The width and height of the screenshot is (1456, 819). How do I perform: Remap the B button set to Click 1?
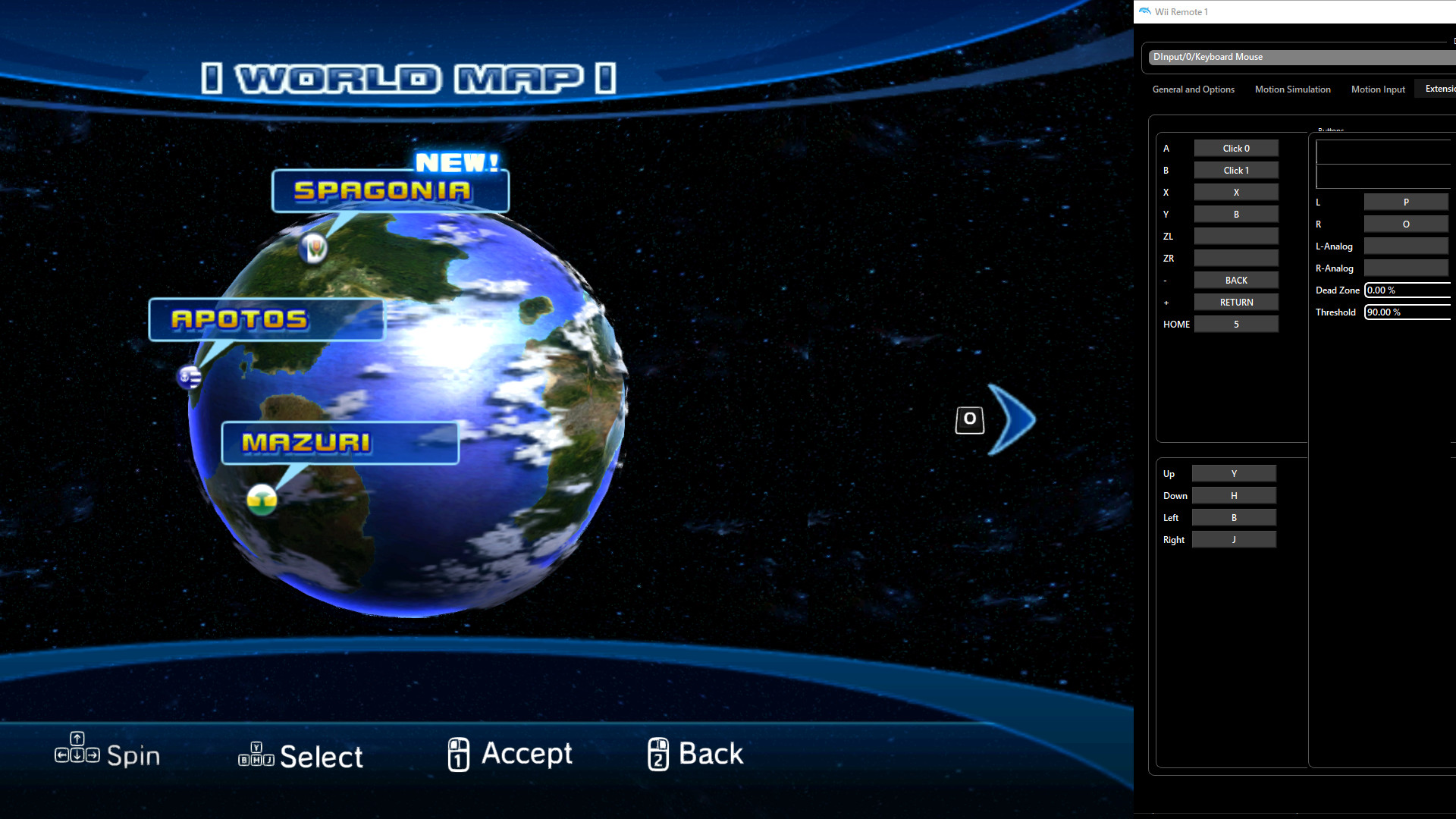(x=1235, y=170)
